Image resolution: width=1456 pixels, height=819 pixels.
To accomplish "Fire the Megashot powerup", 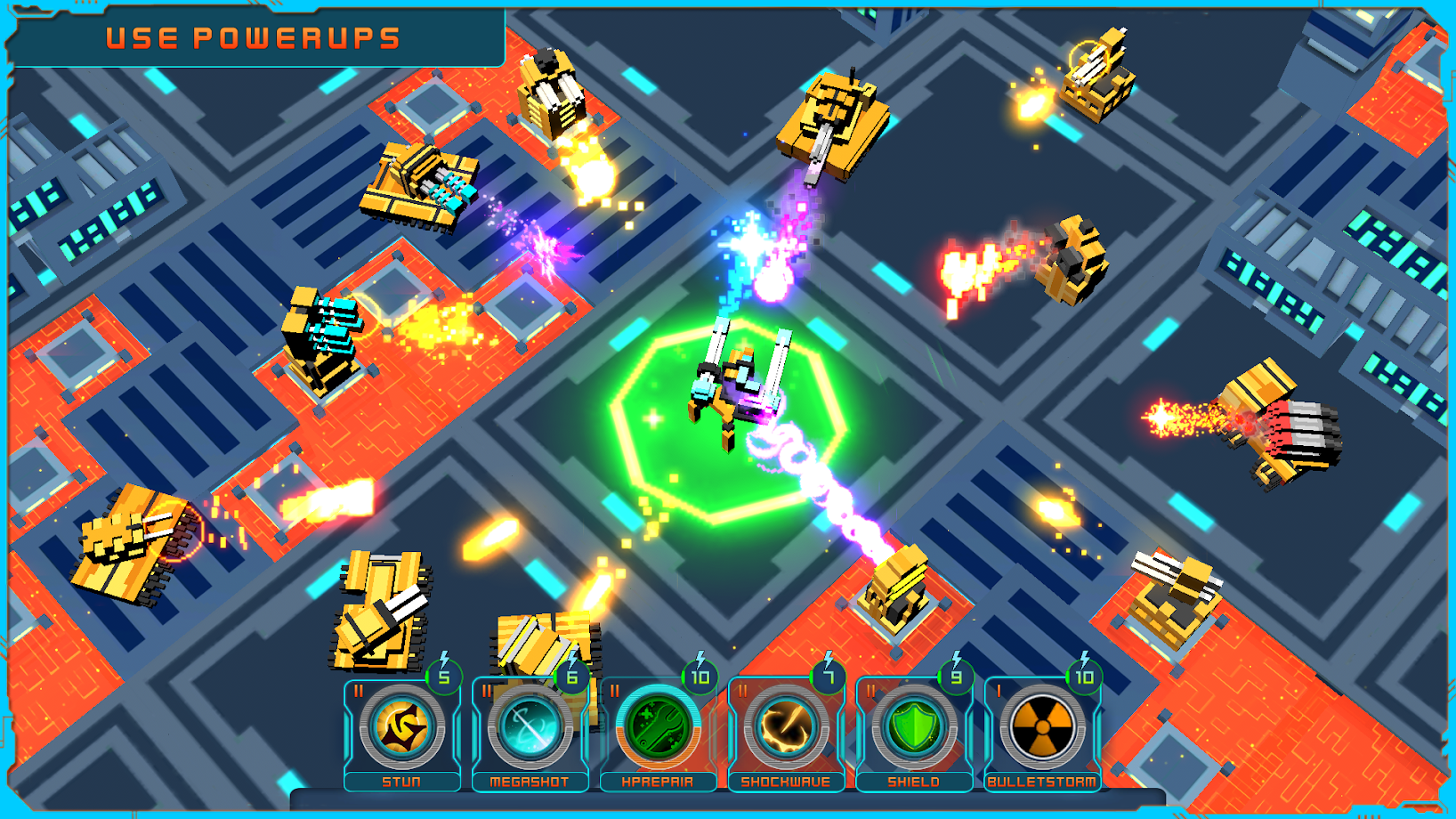I will (530, 728).
